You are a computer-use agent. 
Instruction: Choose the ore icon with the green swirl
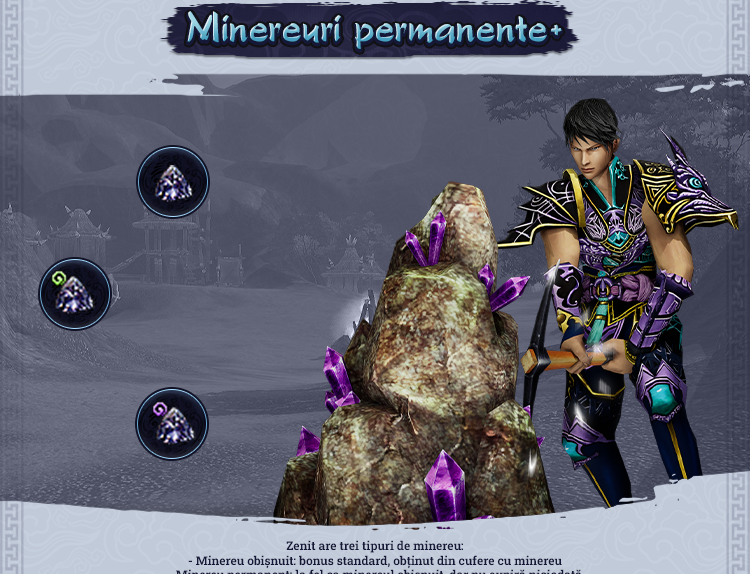(75, 294)
